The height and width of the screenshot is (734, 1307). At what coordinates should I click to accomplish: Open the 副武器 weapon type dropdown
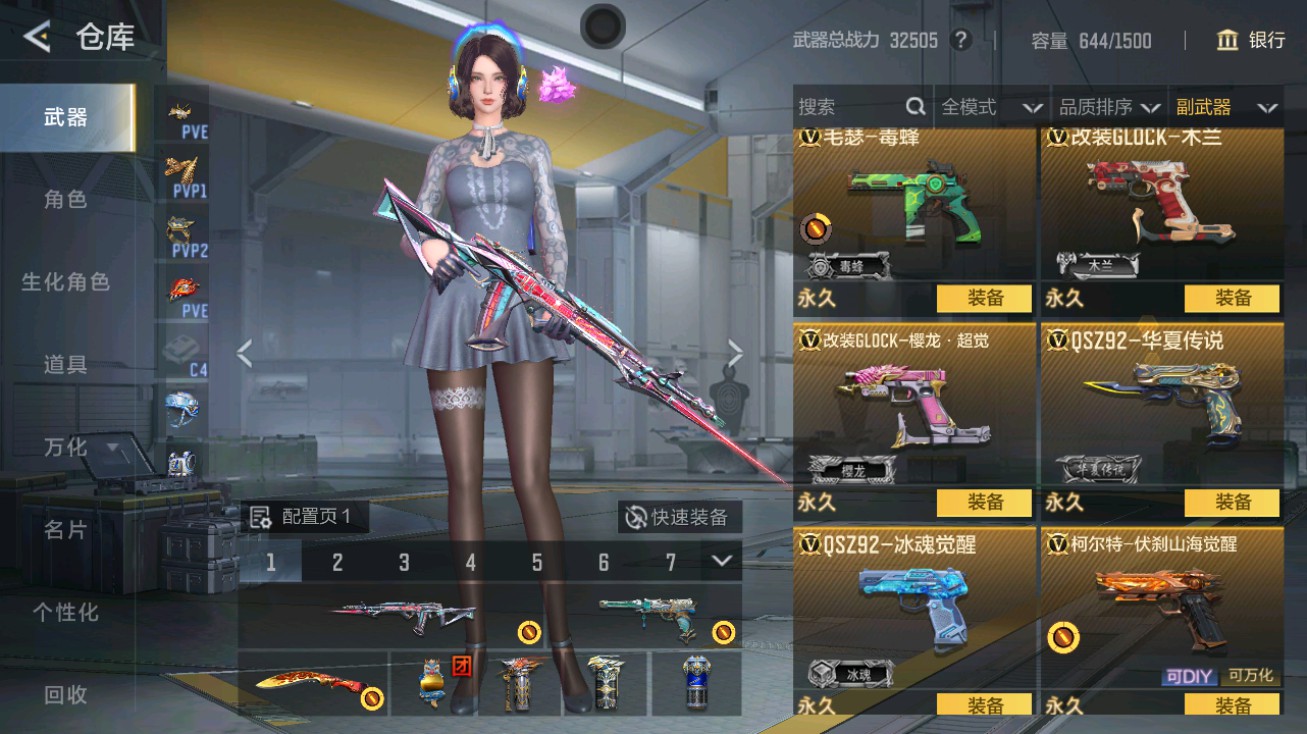point(1228,107)
